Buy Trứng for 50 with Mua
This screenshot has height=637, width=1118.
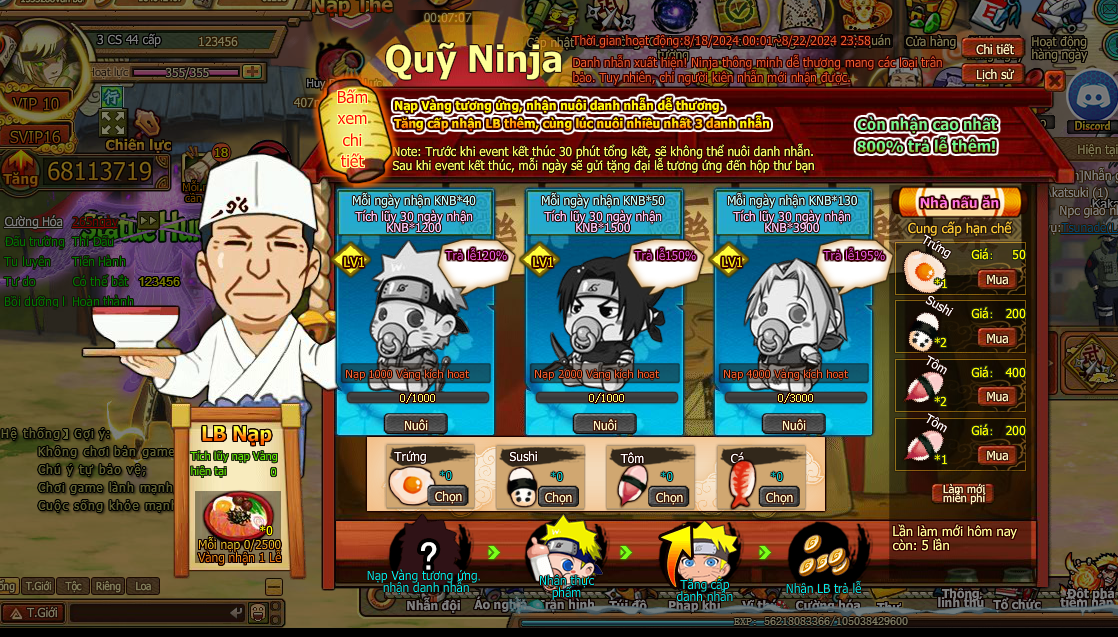coord(997,279)
